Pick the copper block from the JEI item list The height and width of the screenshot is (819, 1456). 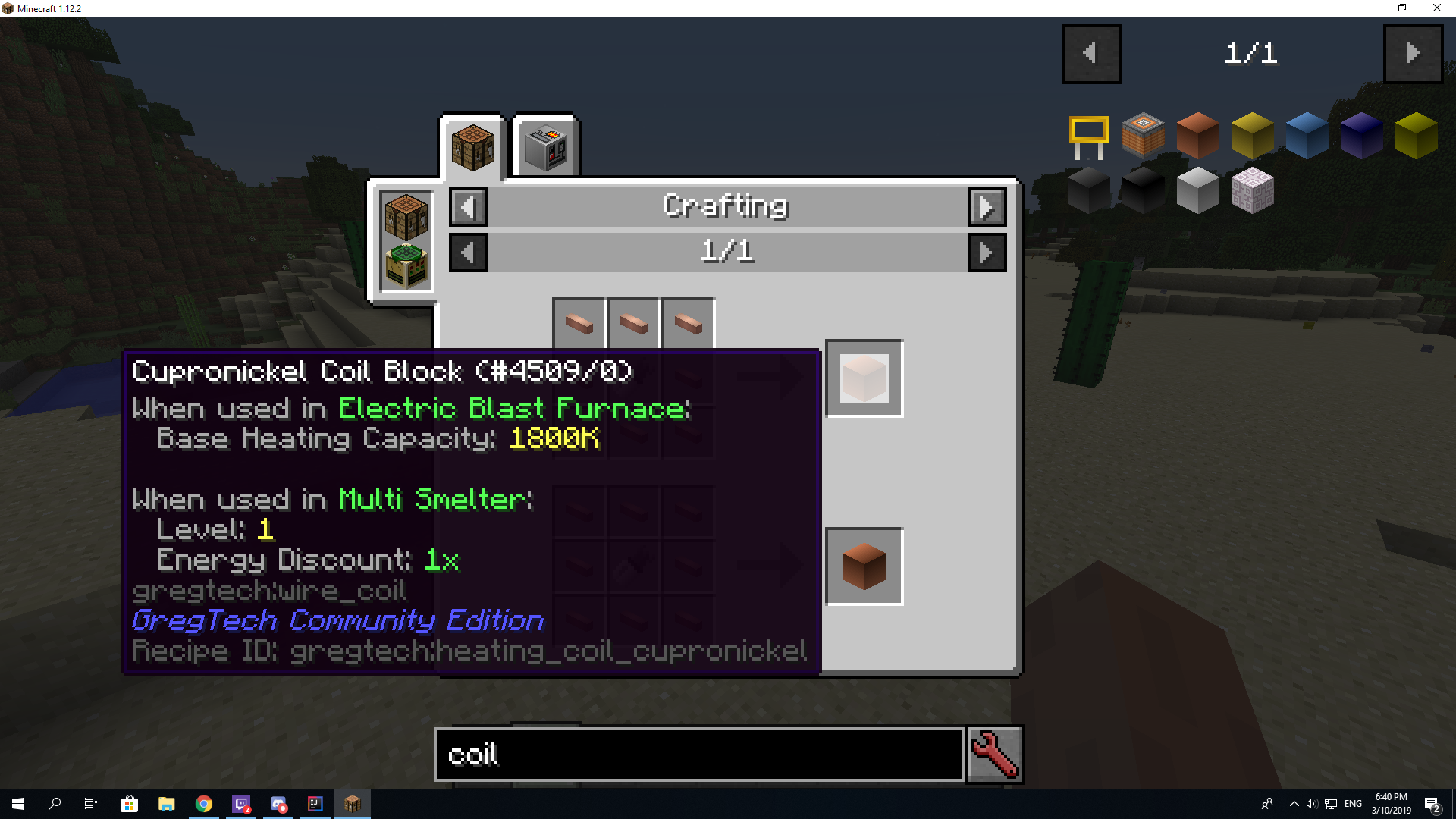coord(1198,135)
